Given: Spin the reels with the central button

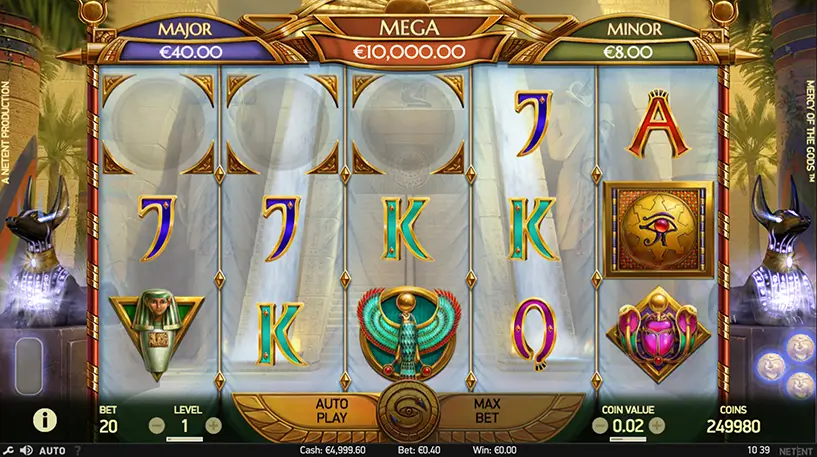Looking at the screenshot, I should click(408, 416).
